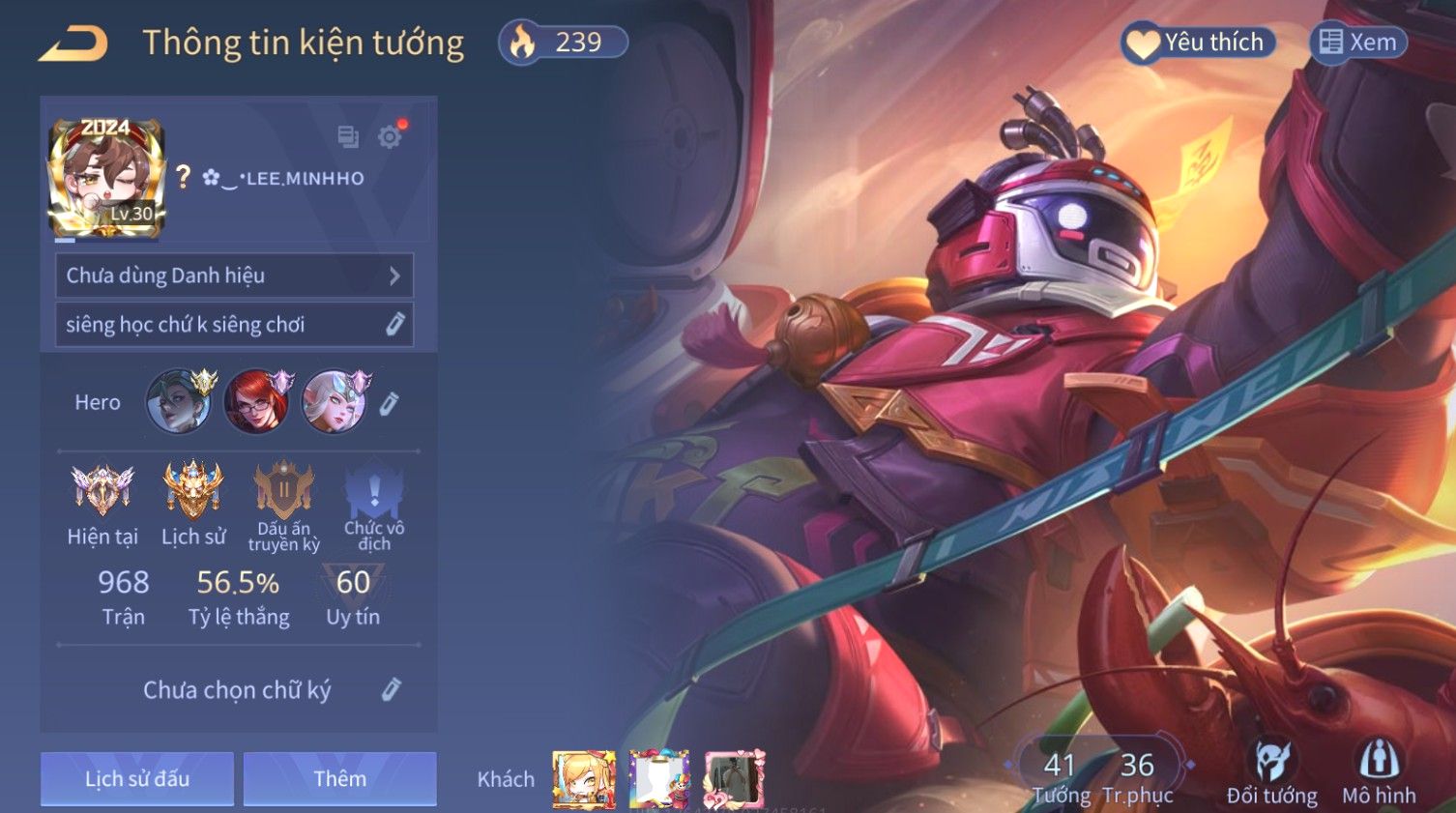The image size is (1456, 813).
Task: View the Hiện tại rank badge
Action: click(102, 503)
